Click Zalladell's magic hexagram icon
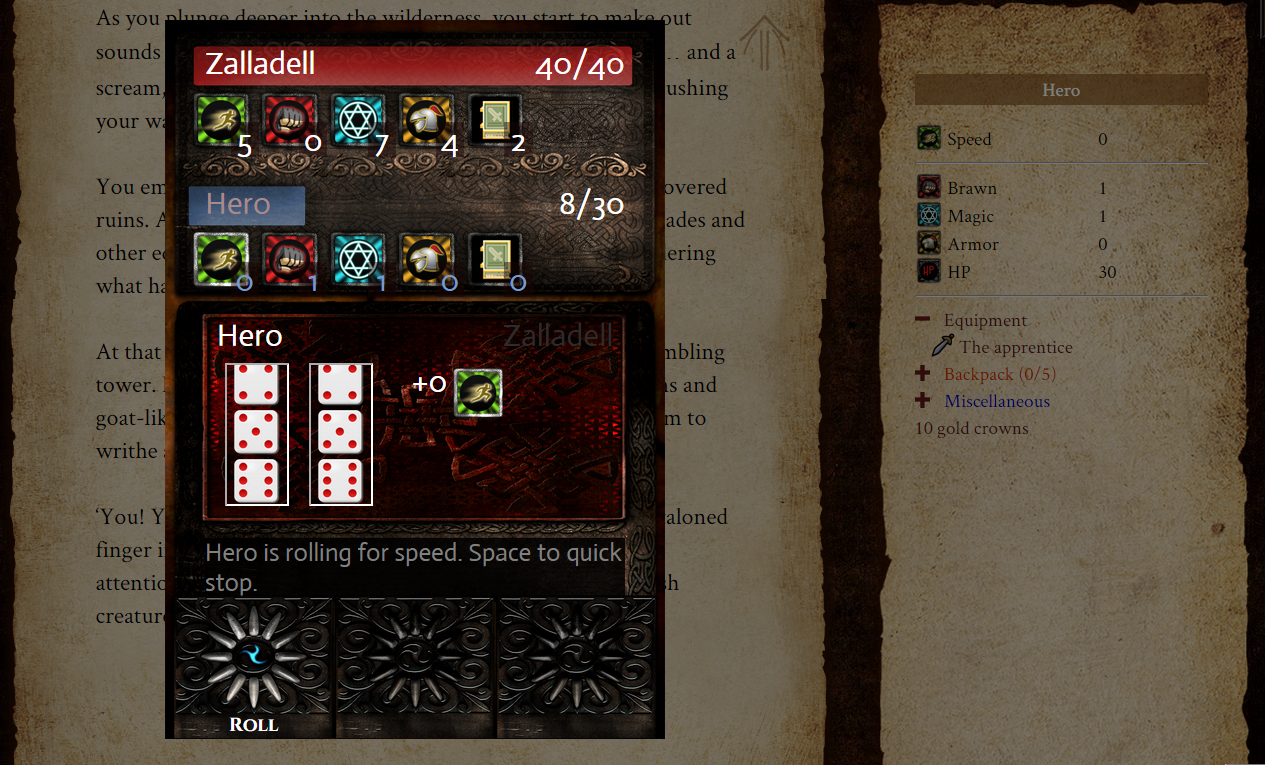The height and width of the screenshot is (765, 1265). point(358,119)
